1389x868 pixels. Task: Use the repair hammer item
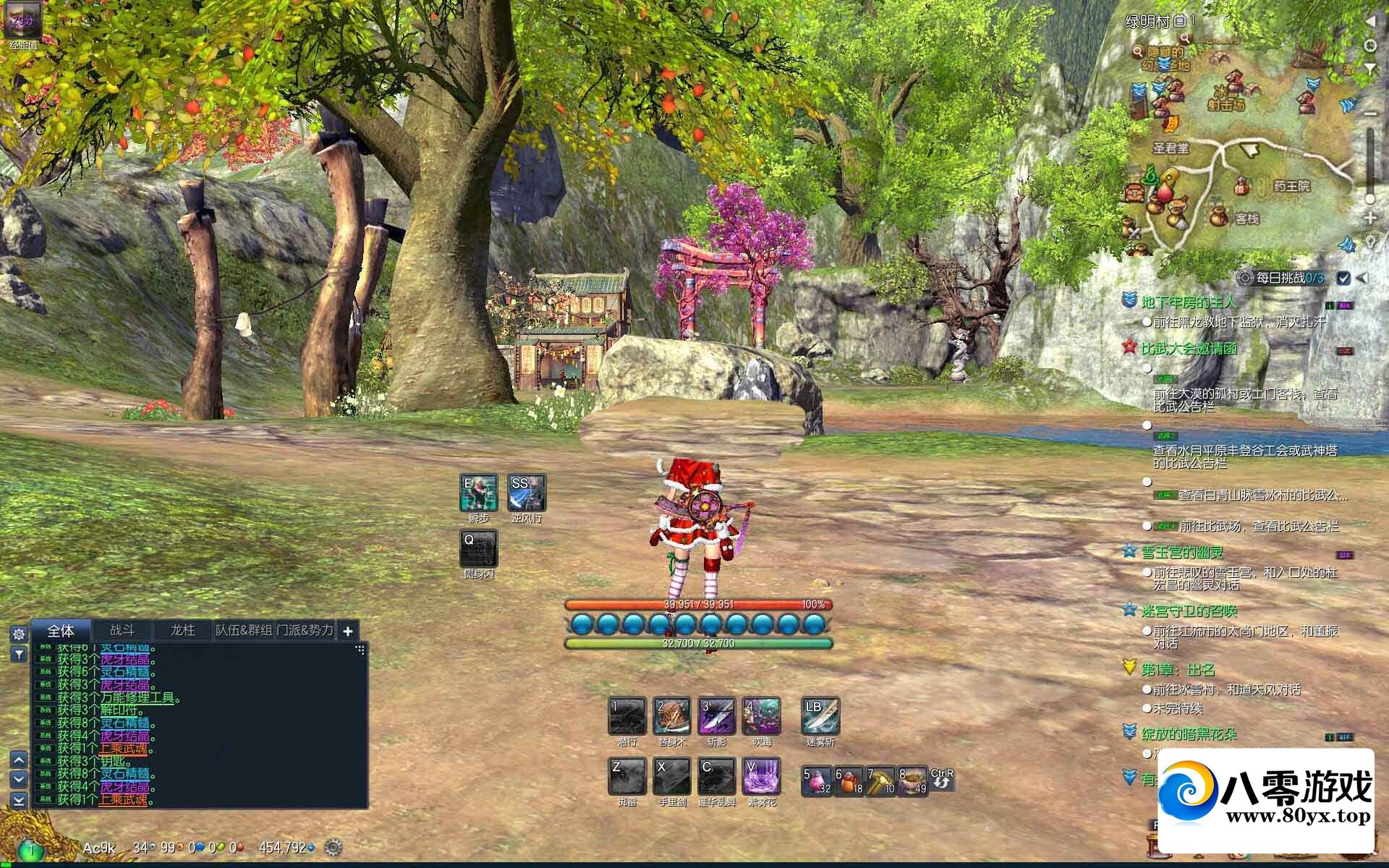pyautogui.click(x=880, y=781)
